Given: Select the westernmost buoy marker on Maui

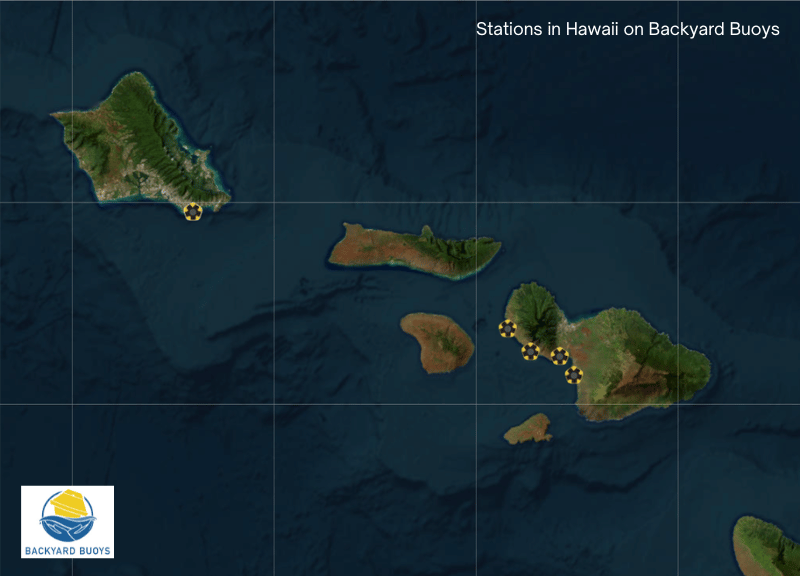Looking at the screenshot, I should tap(507, 328).
